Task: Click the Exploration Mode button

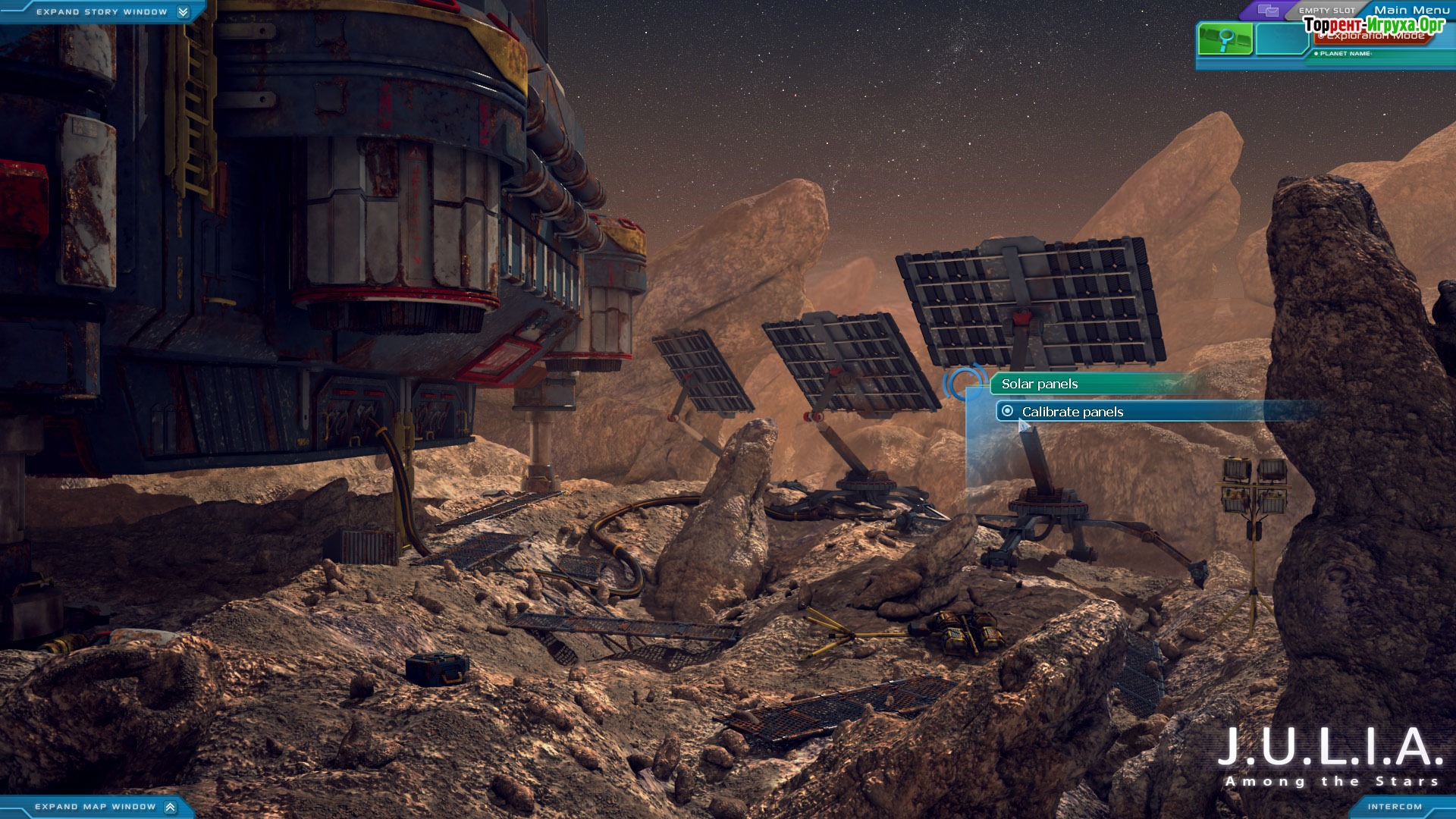Action: pos(1373,36)
